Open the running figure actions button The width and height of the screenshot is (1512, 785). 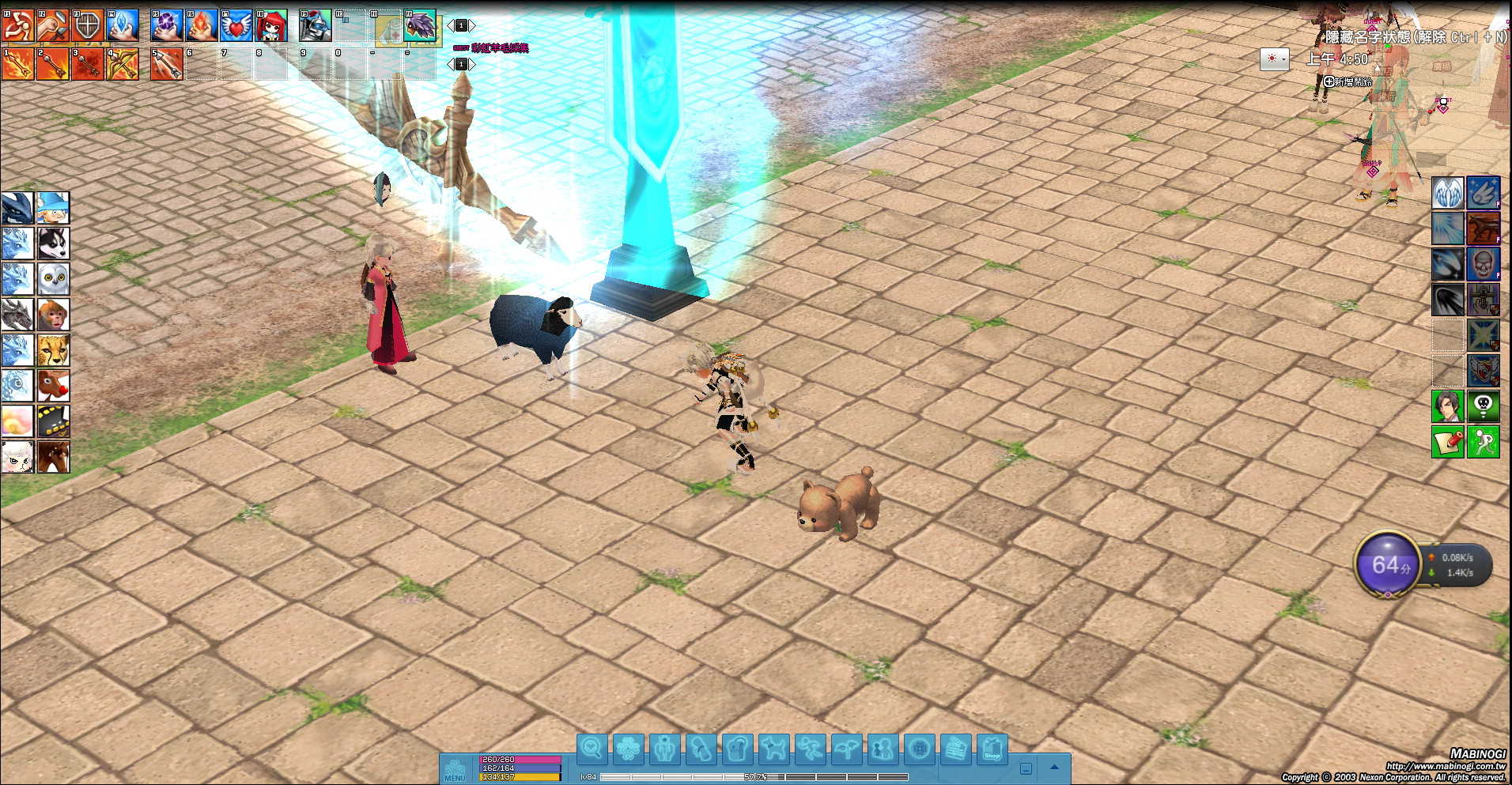810,748
